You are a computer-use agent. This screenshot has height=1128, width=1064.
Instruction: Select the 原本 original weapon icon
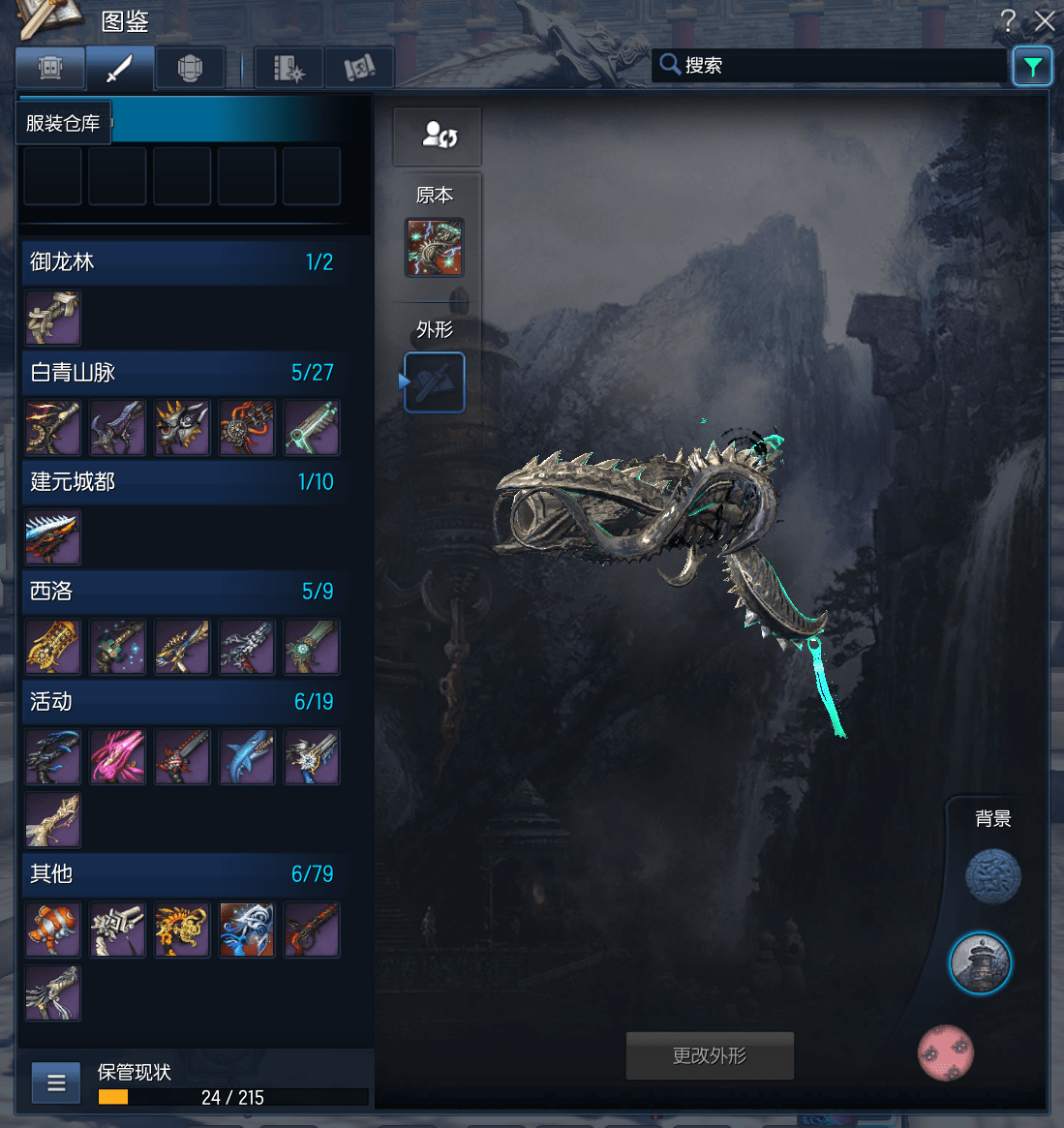point(434,248)
